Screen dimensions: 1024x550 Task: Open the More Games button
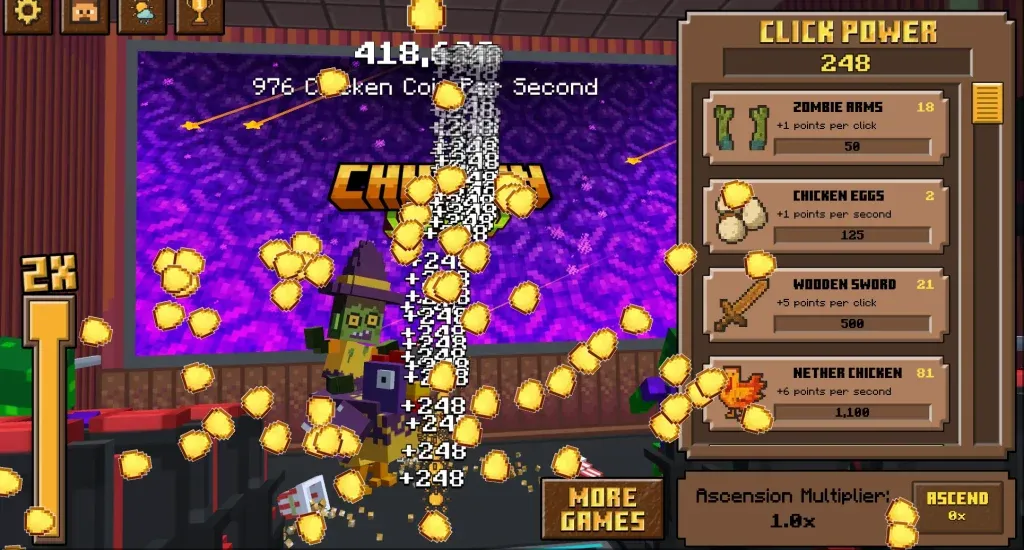pos(602,509)
